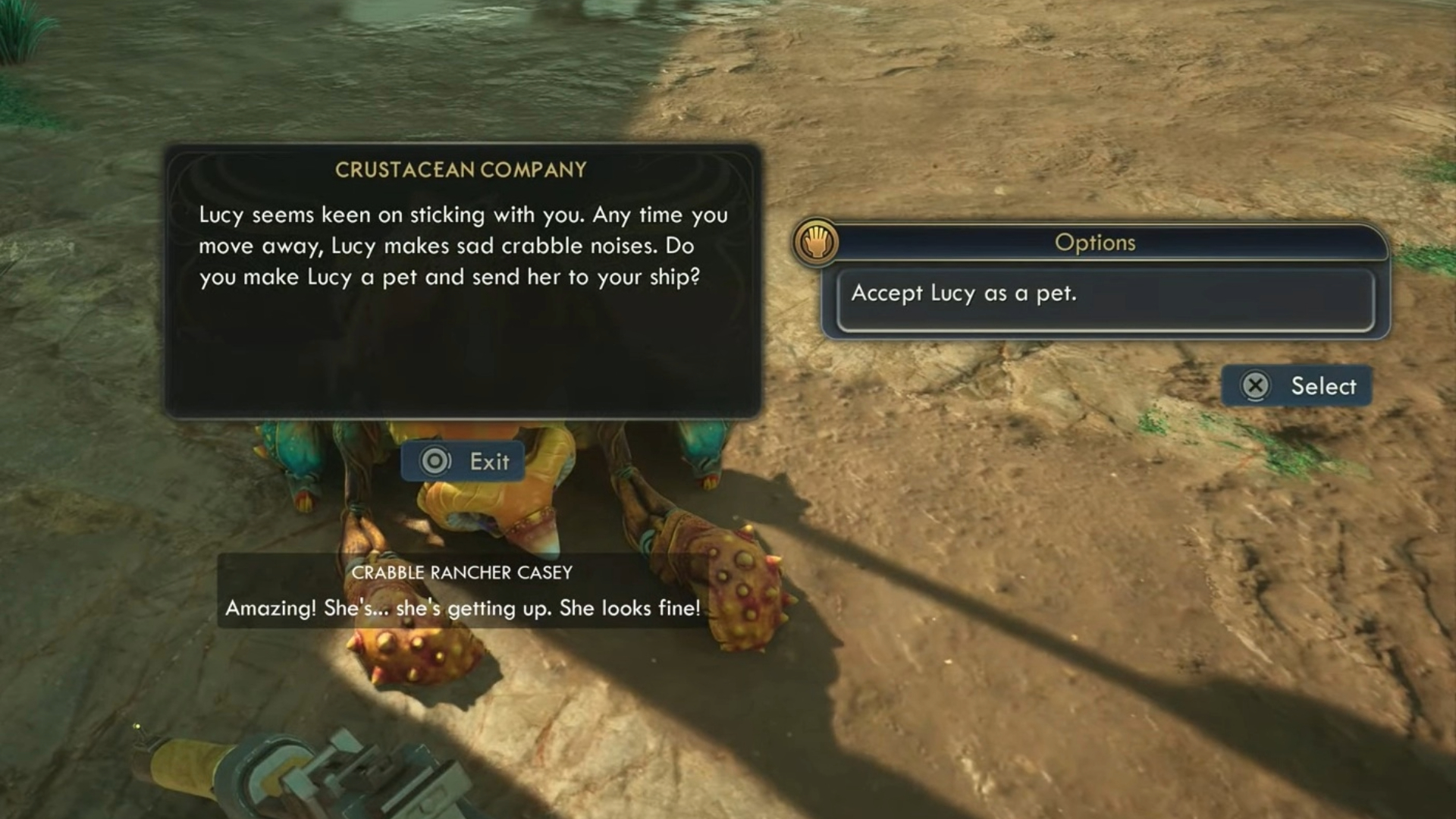Click the subtitle line about Lucy getting up

click(463, 607)
